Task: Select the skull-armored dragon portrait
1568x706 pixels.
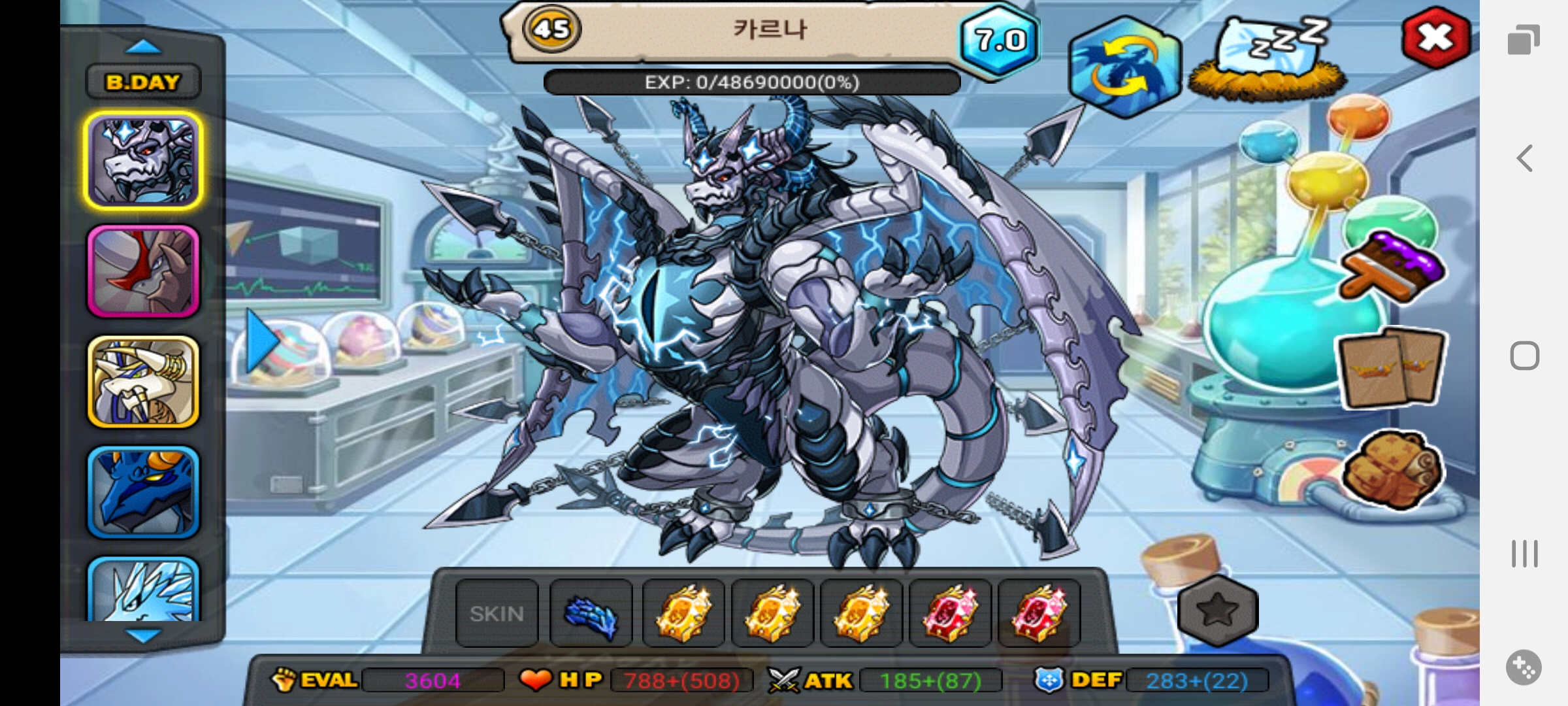Action: coord(143,161)
